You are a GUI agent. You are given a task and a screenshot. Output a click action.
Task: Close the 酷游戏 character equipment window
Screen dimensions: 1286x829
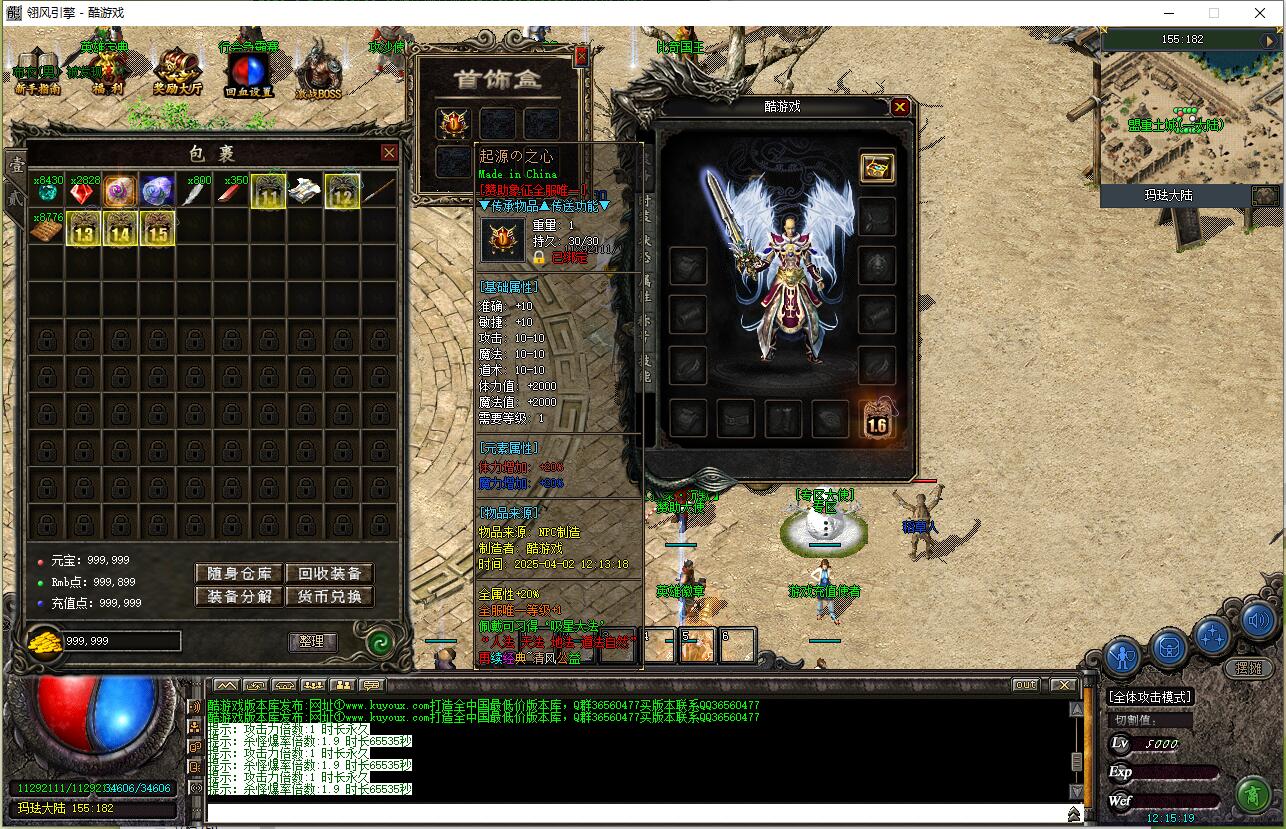click(x=900, y=107)
